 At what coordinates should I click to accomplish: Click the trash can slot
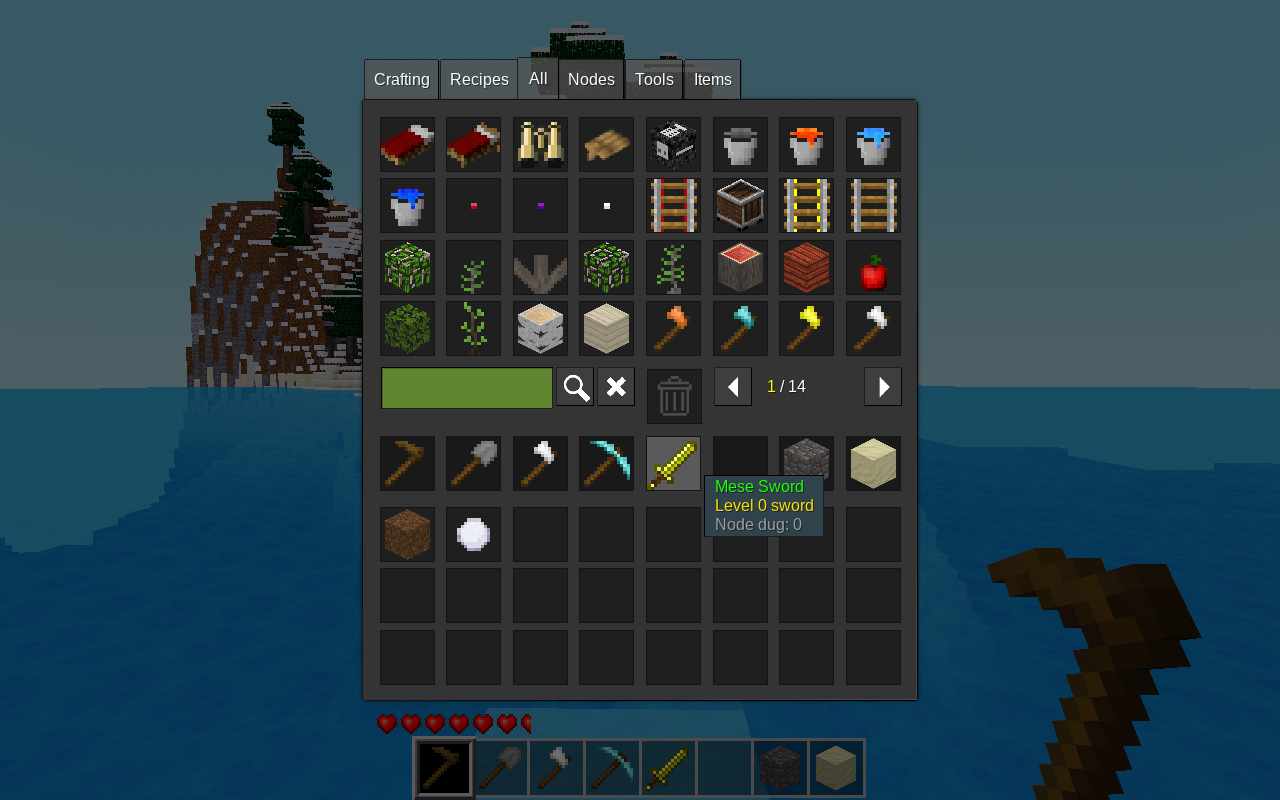[674, 396]
